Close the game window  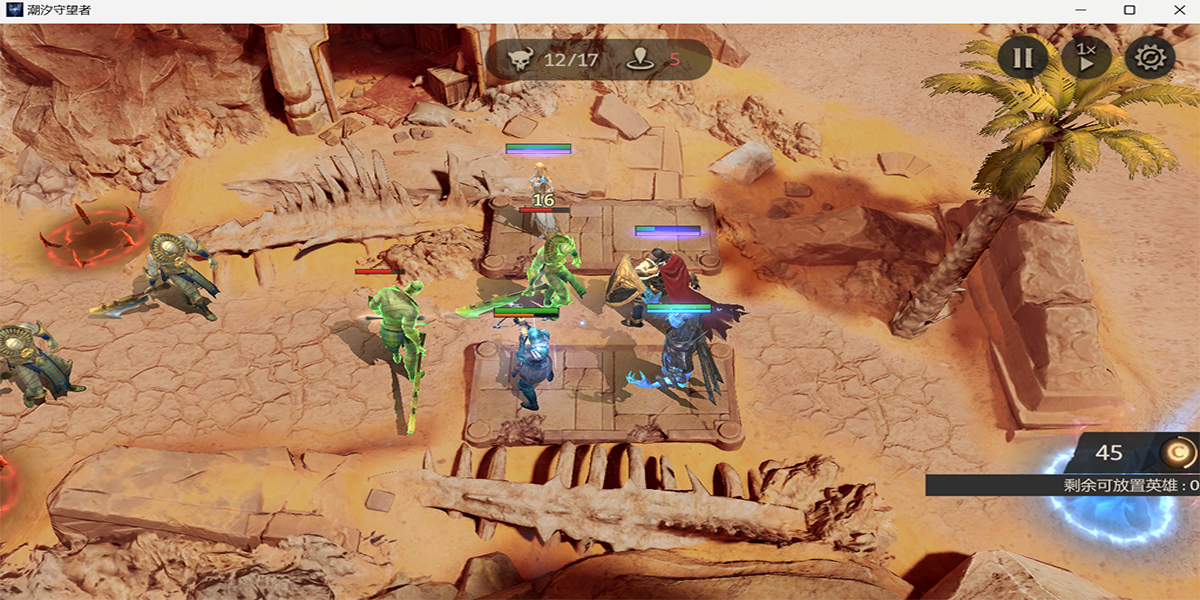pos(1175,10)
